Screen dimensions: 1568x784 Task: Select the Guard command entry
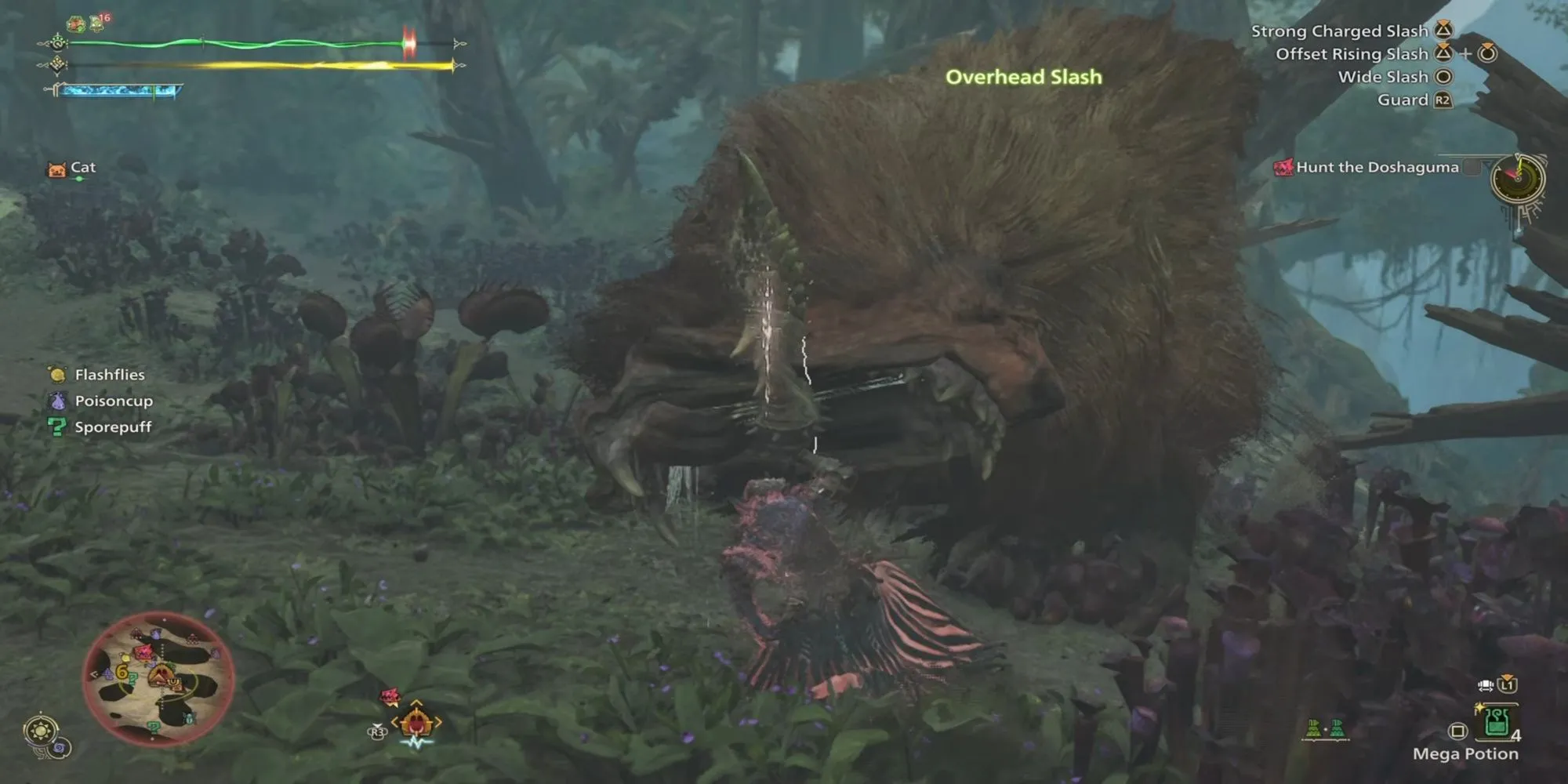pos(1403,100)
